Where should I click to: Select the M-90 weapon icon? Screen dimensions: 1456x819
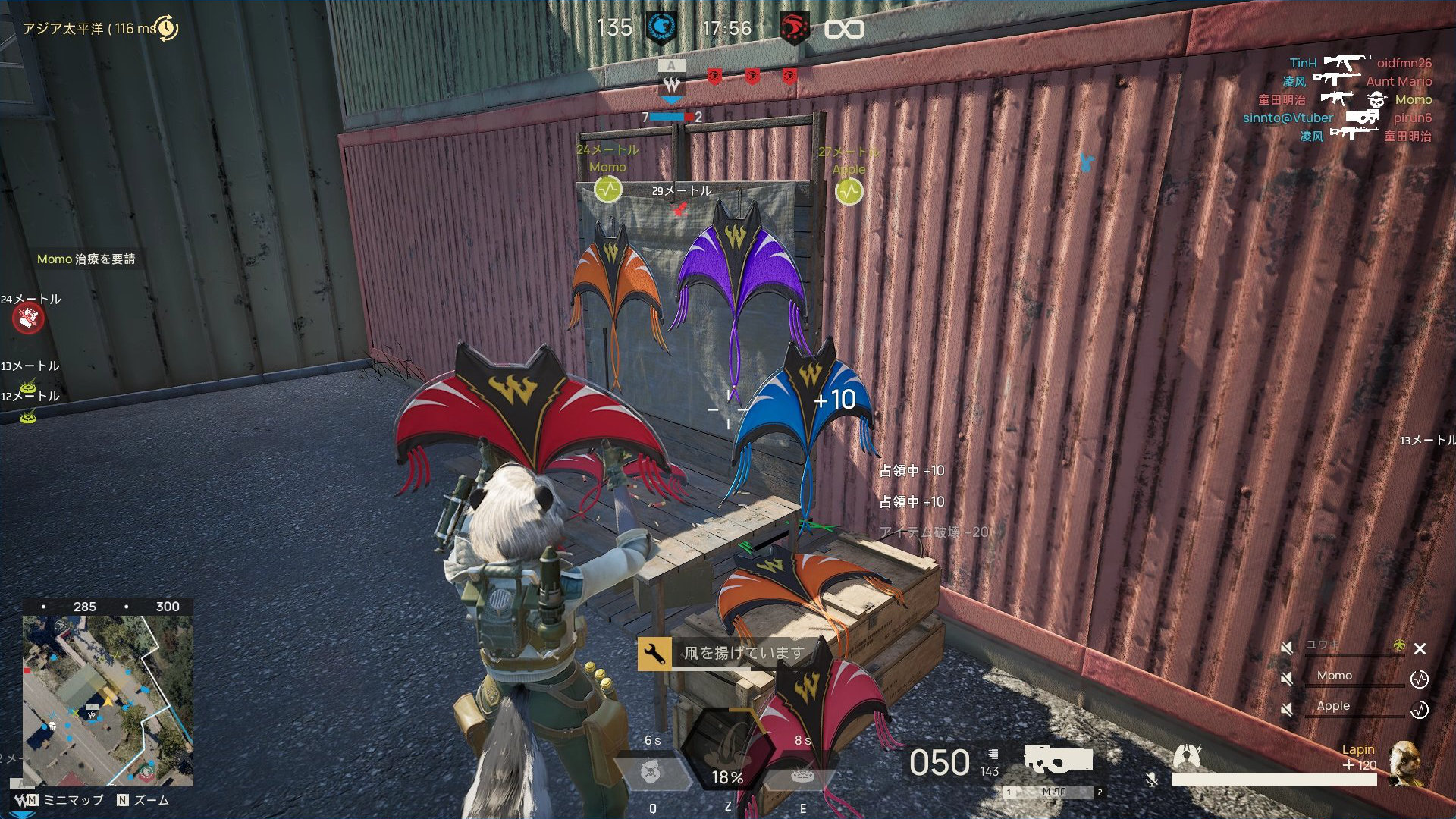pyautogui.click(x=1057, y=759)
